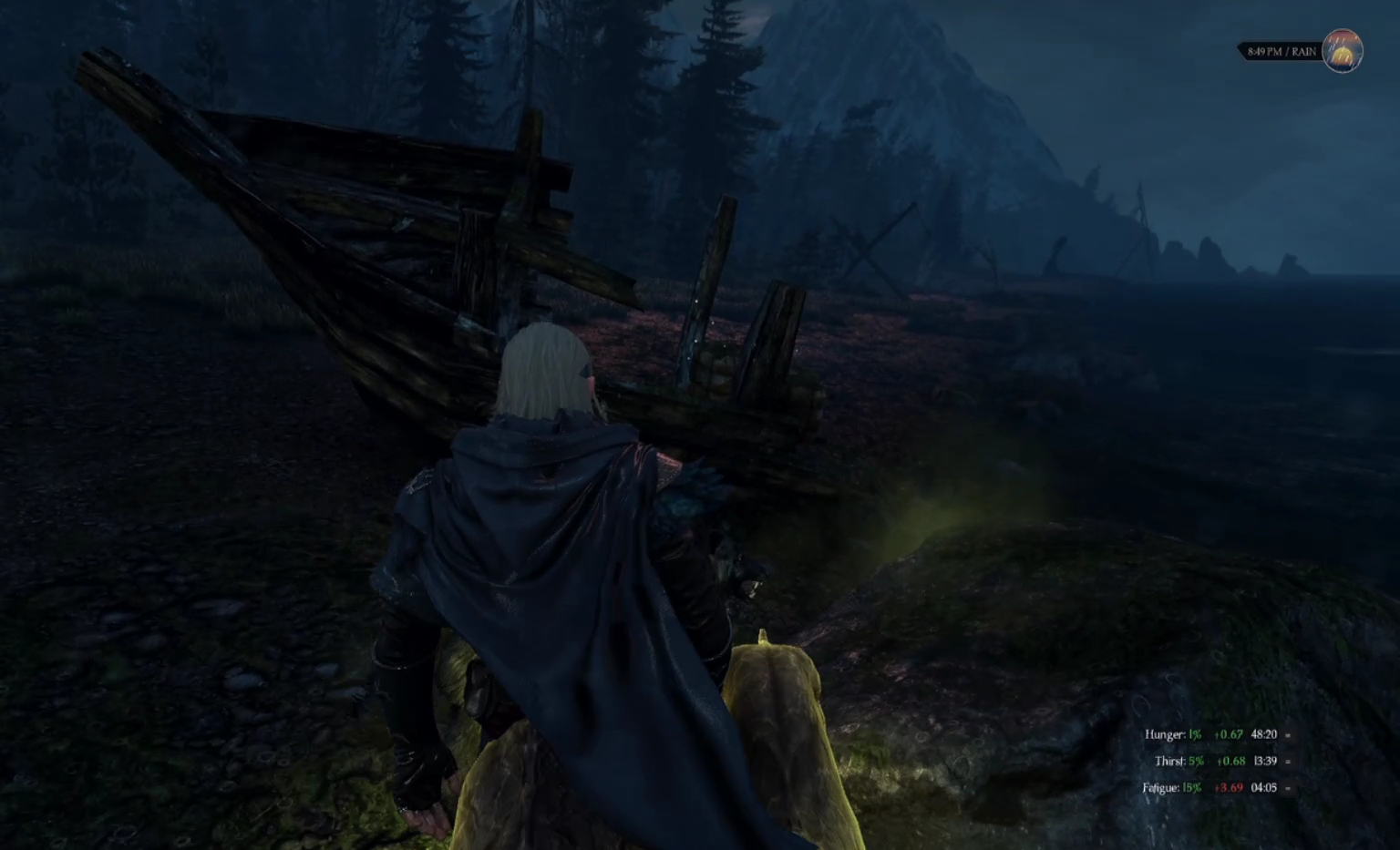This screenshot has width=1400, height=850.
Task: Click the round rain weather icon
Action: (1342, 51)
